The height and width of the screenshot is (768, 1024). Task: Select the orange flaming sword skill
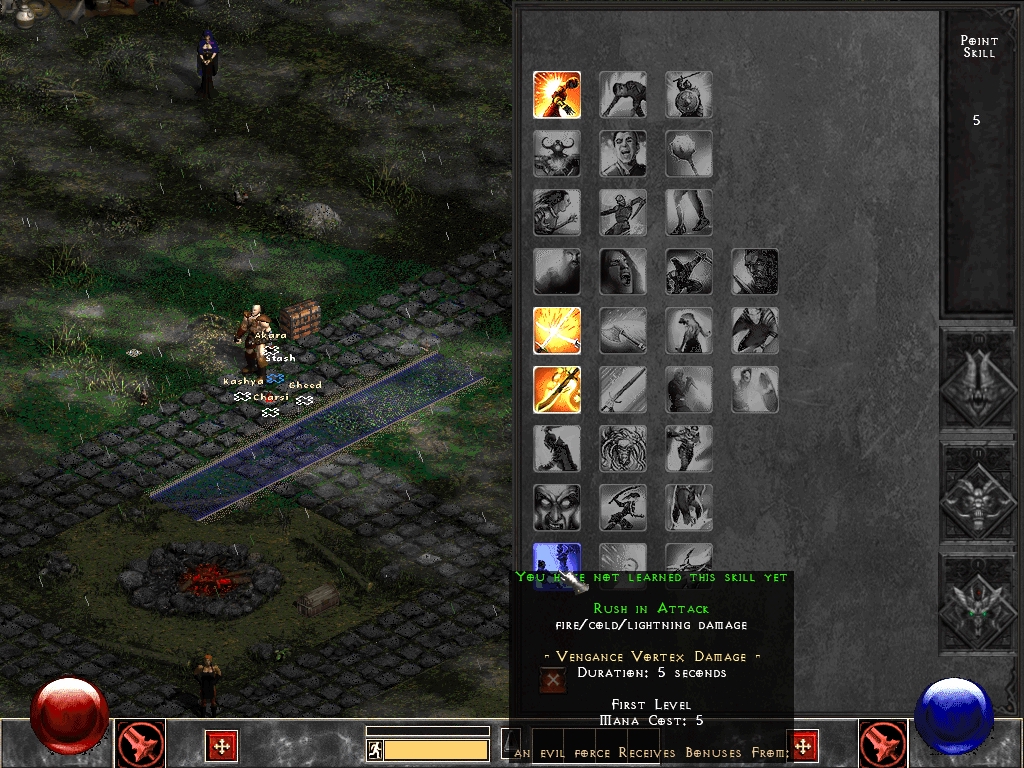(x=557, y=390)
